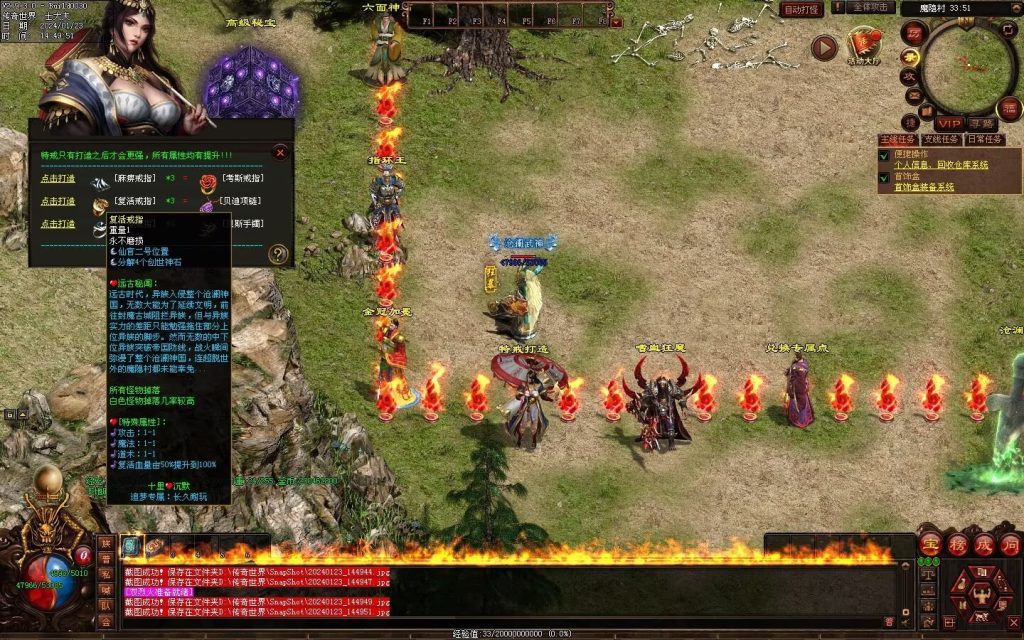The height and width of the screenshot is (640, 1024).
Task: Switch to the 主线任务 tab
Action: pyautogui.click(x=897, y=139)
